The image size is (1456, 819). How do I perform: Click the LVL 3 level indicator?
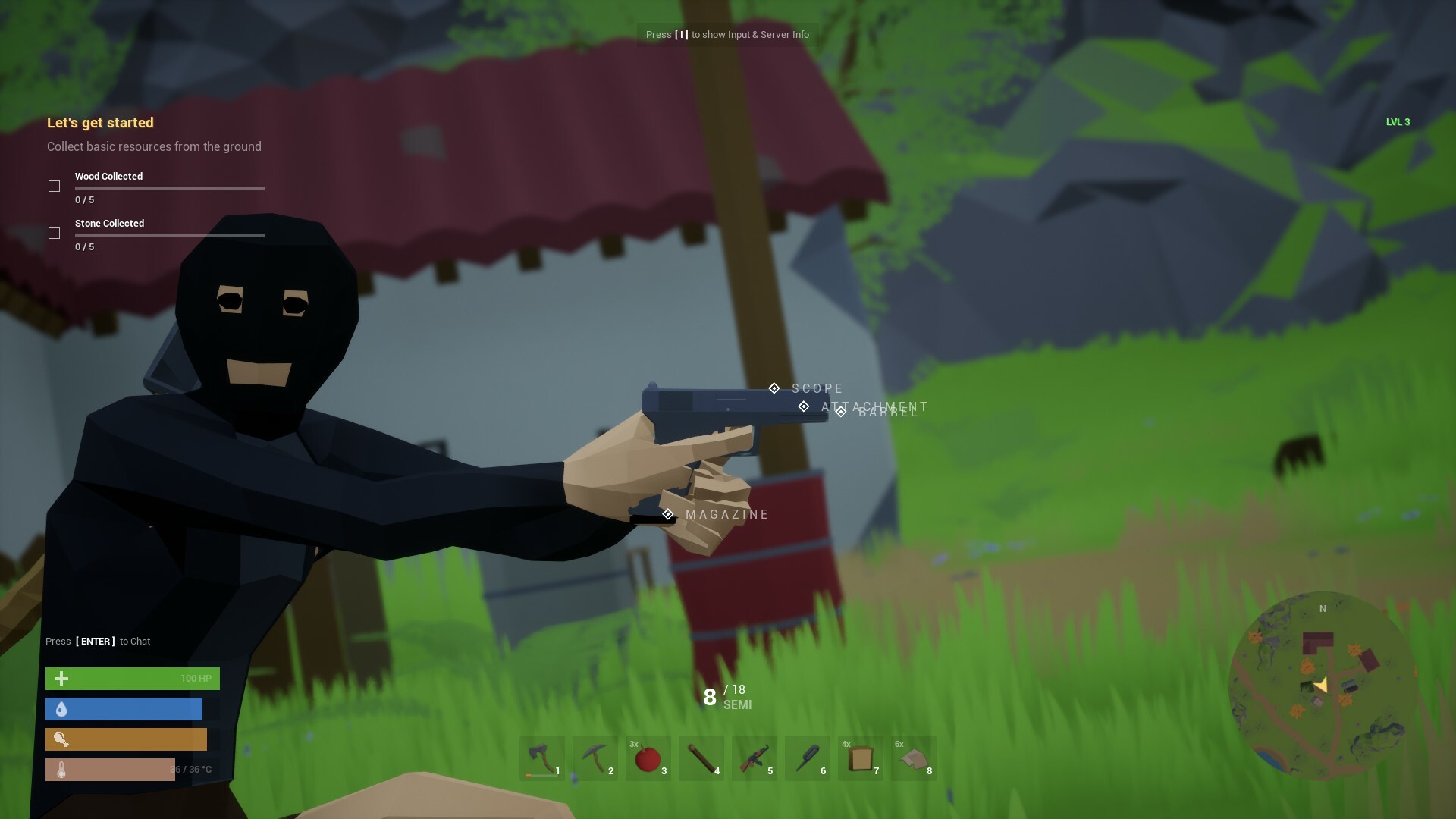click(x=1398, y=121)
